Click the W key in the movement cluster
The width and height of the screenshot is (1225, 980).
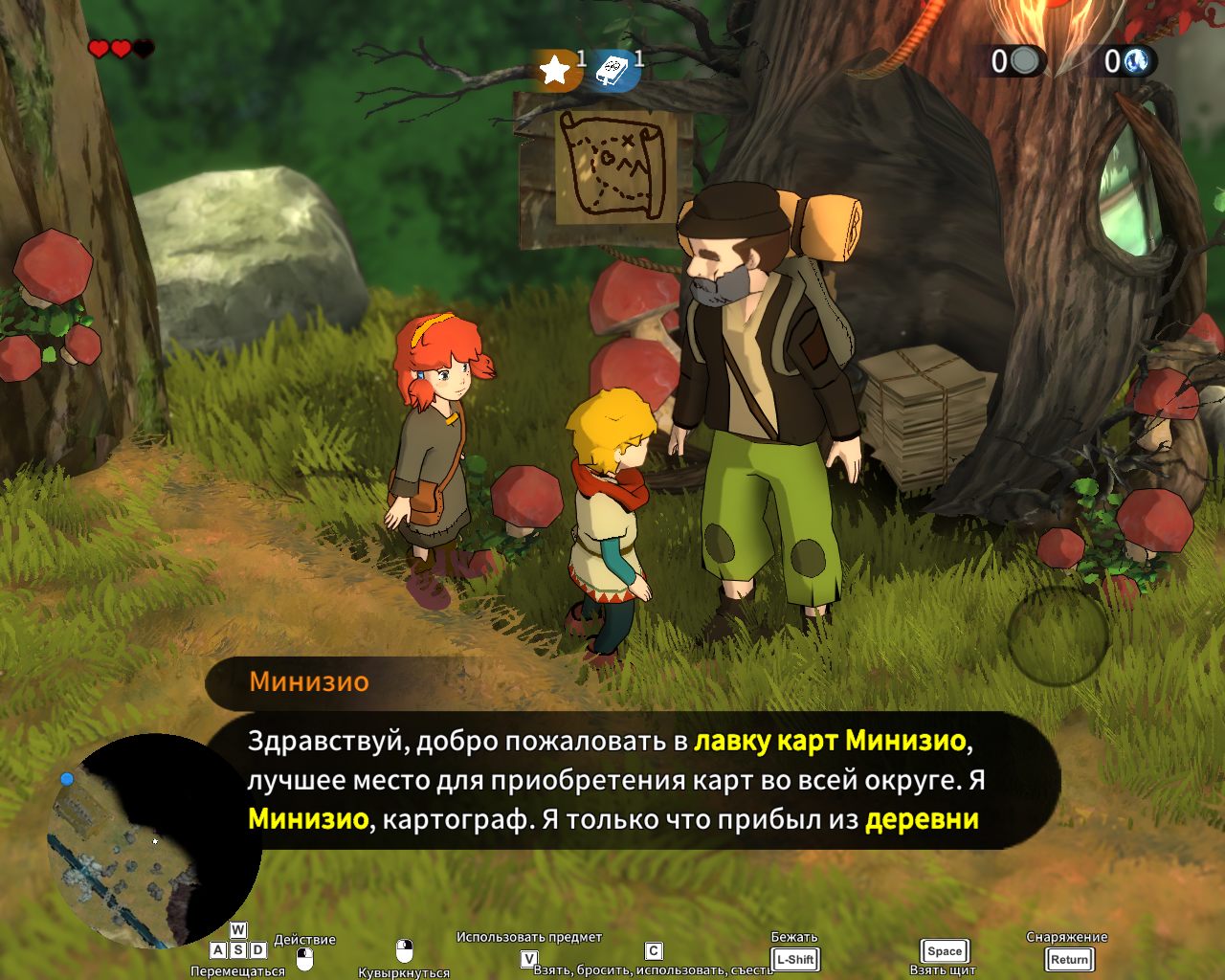(x=237, y=930)
